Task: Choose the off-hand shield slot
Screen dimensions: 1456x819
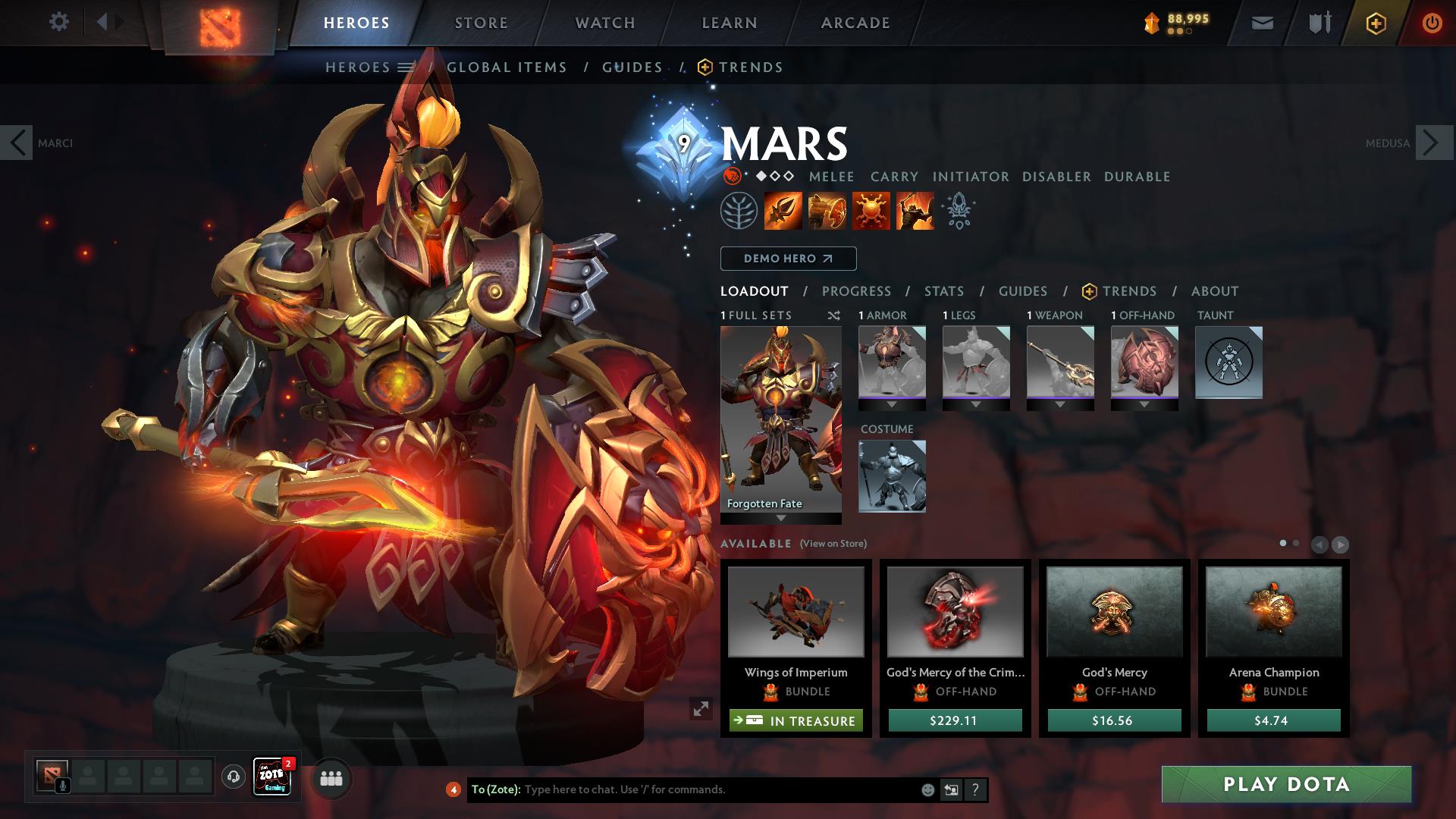Action: 1144,362
